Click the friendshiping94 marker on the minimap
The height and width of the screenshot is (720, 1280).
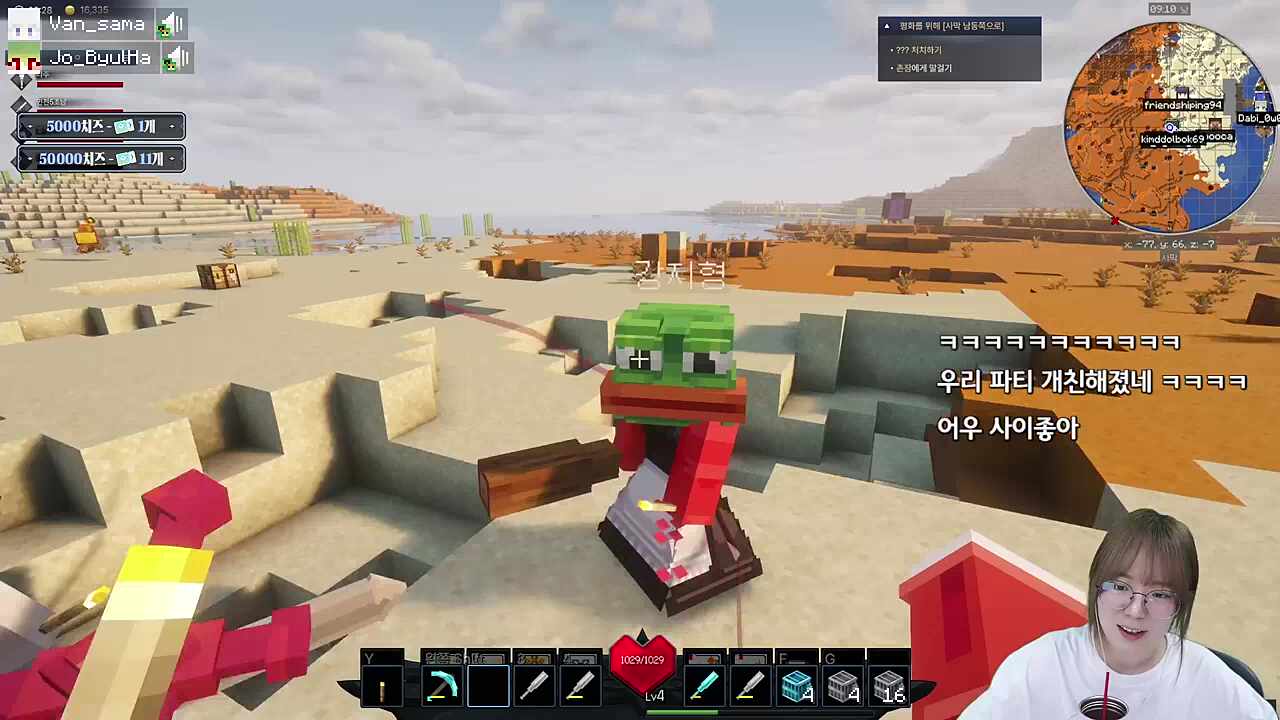1183,105
